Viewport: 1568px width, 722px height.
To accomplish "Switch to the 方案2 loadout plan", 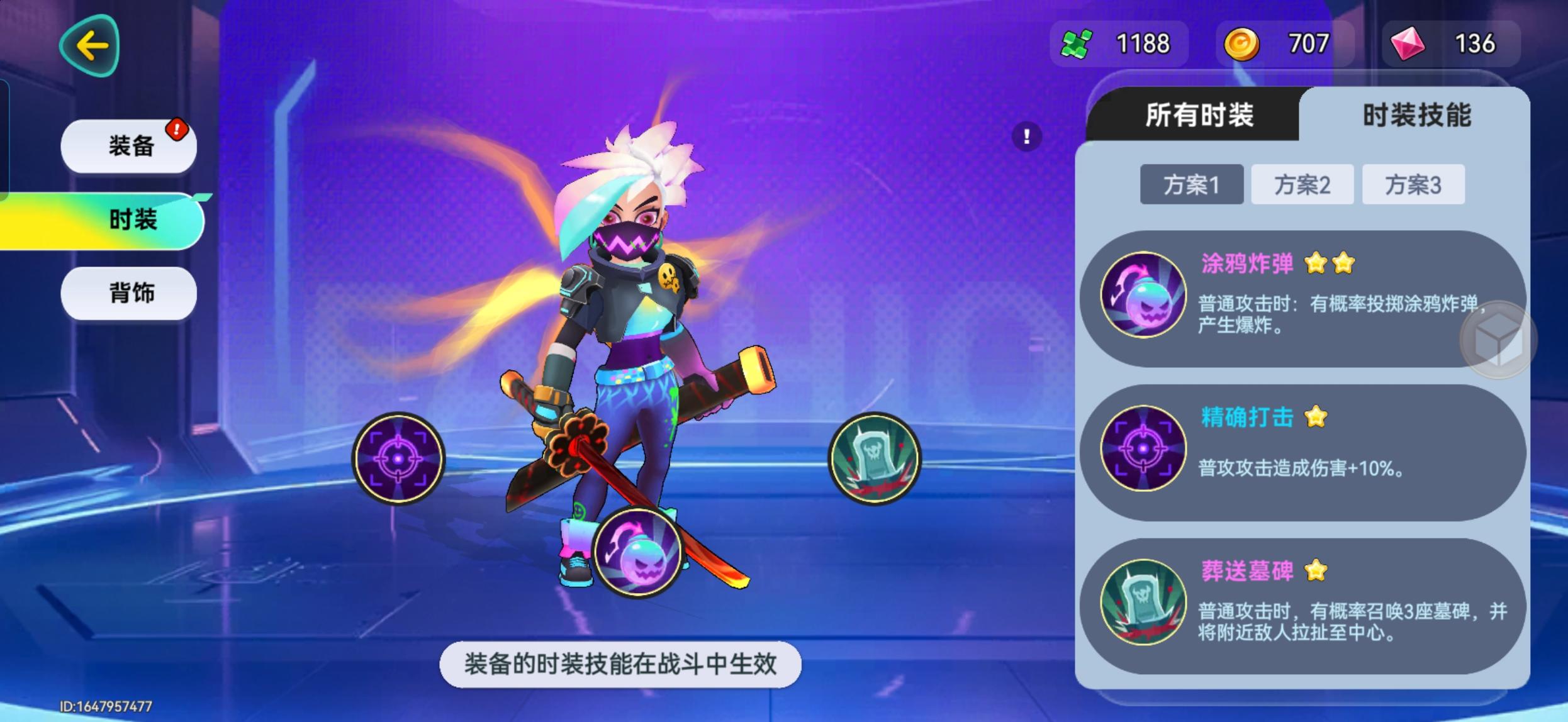I will click(x=1302, y=184).
